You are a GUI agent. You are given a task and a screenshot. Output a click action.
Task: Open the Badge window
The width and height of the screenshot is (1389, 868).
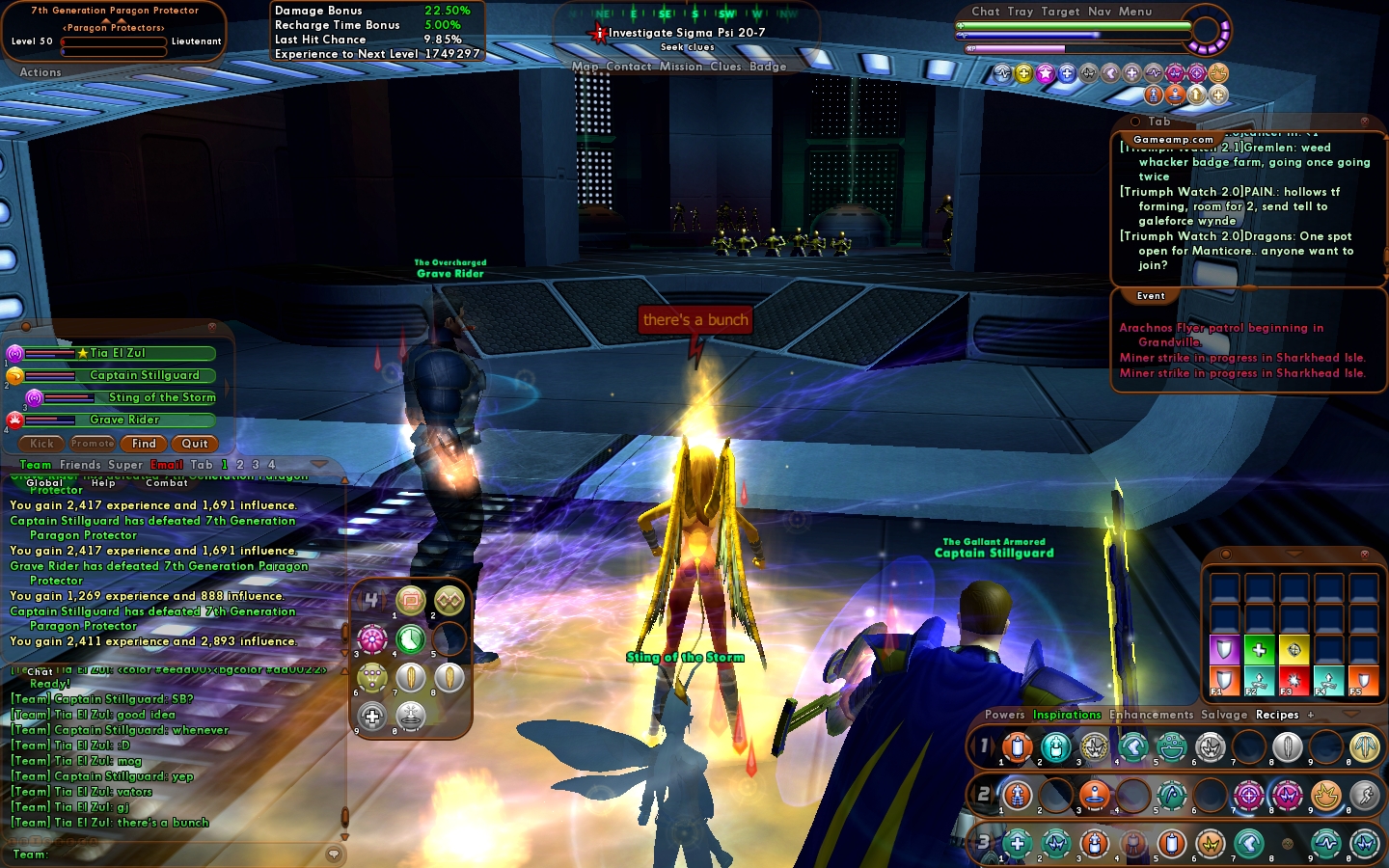click(x=768, y=67)
